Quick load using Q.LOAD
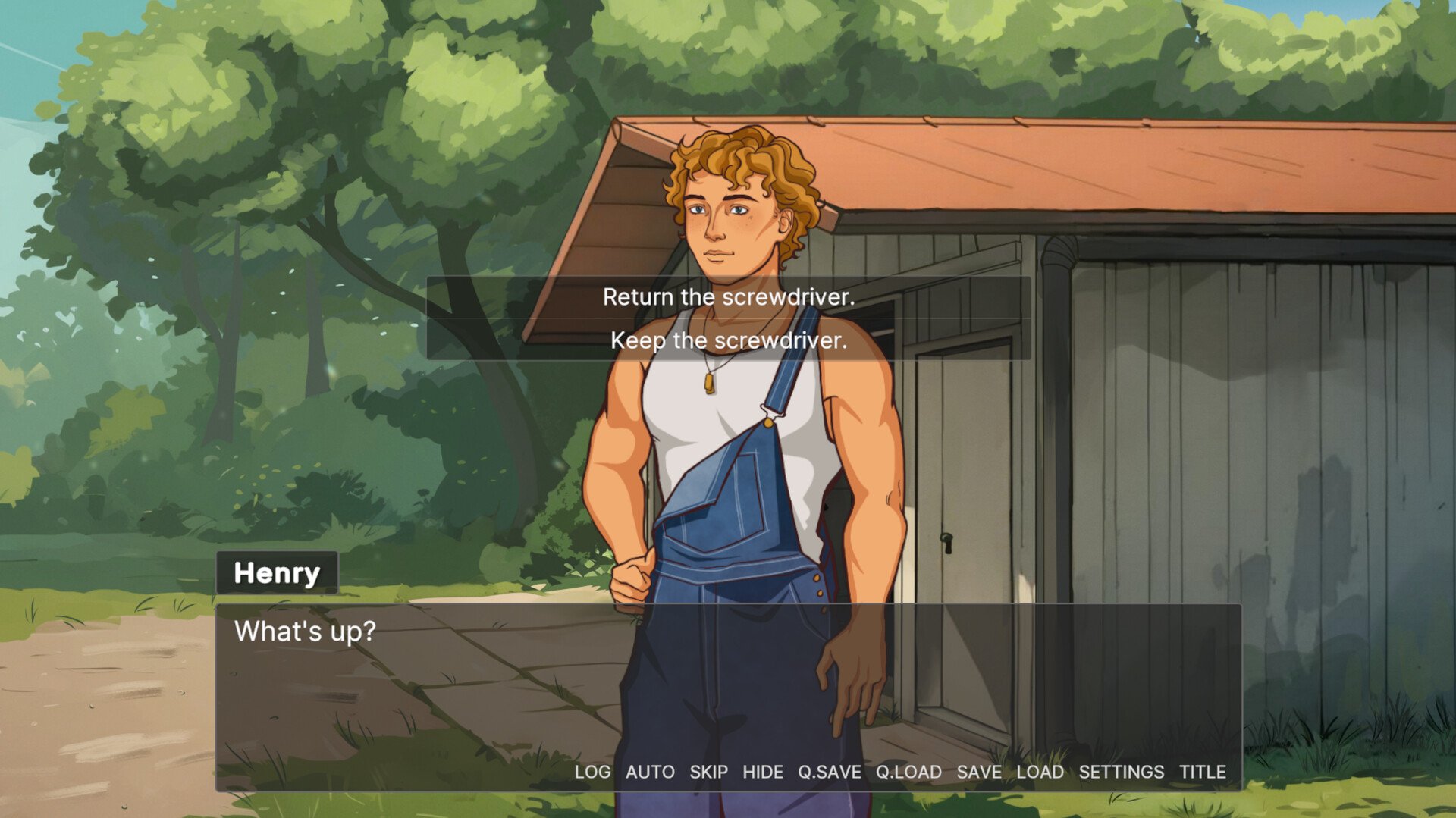The image size is (1456, 818). coord(908,772)
